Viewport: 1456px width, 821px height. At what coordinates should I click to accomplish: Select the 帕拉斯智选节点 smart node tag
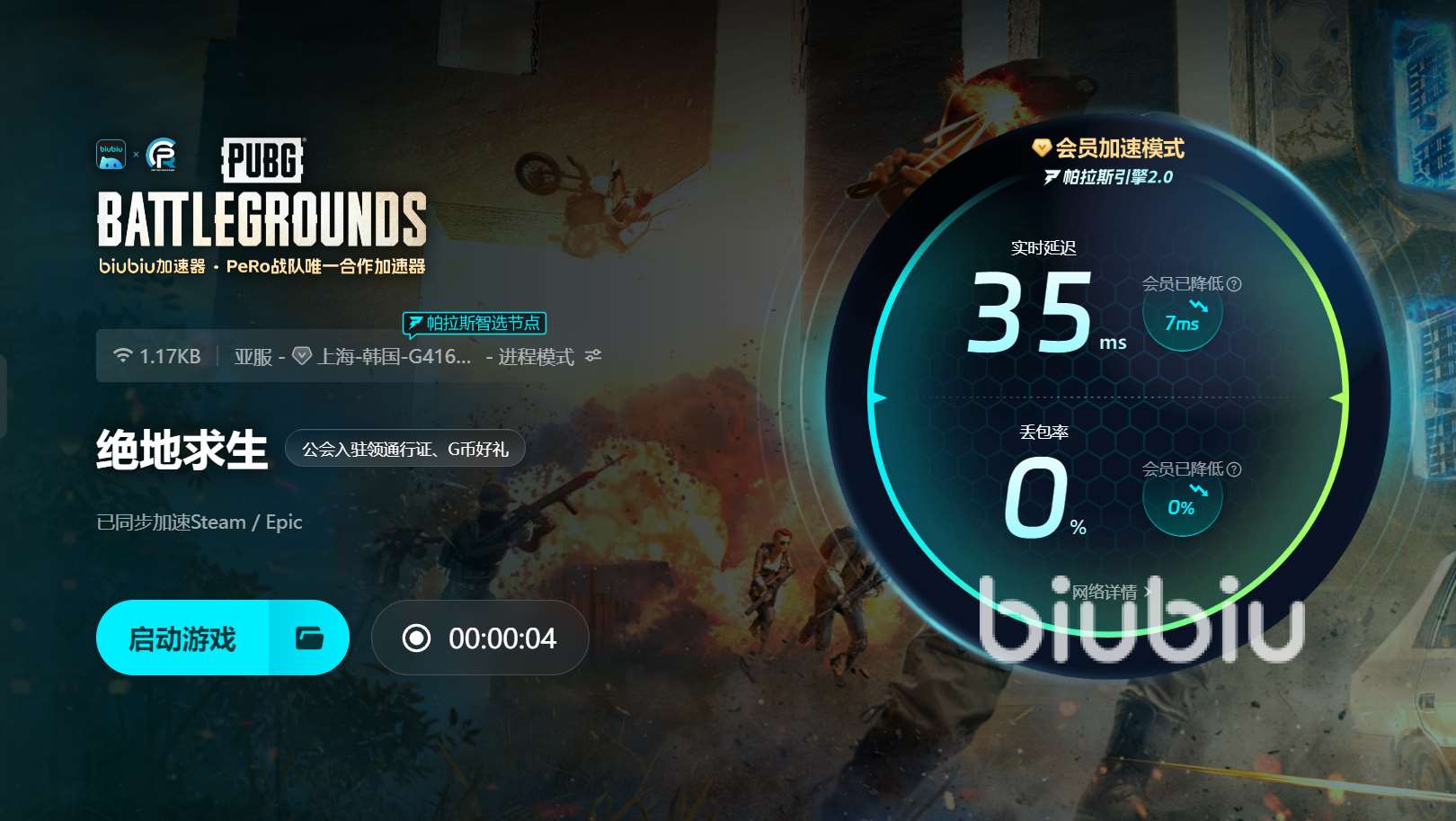(475, 323)
